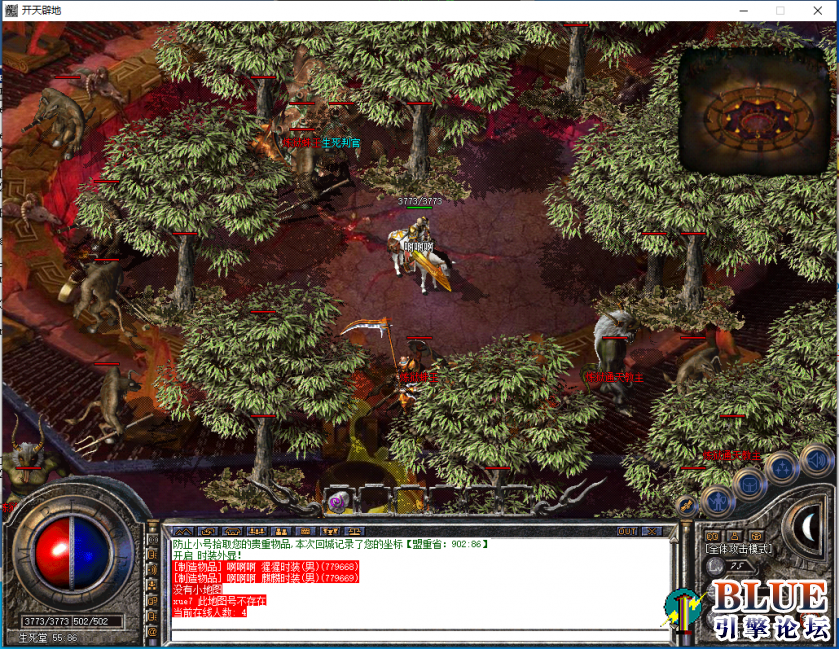Toggle sound with the speaker button
839x649 pixels.
click(815, 459)
